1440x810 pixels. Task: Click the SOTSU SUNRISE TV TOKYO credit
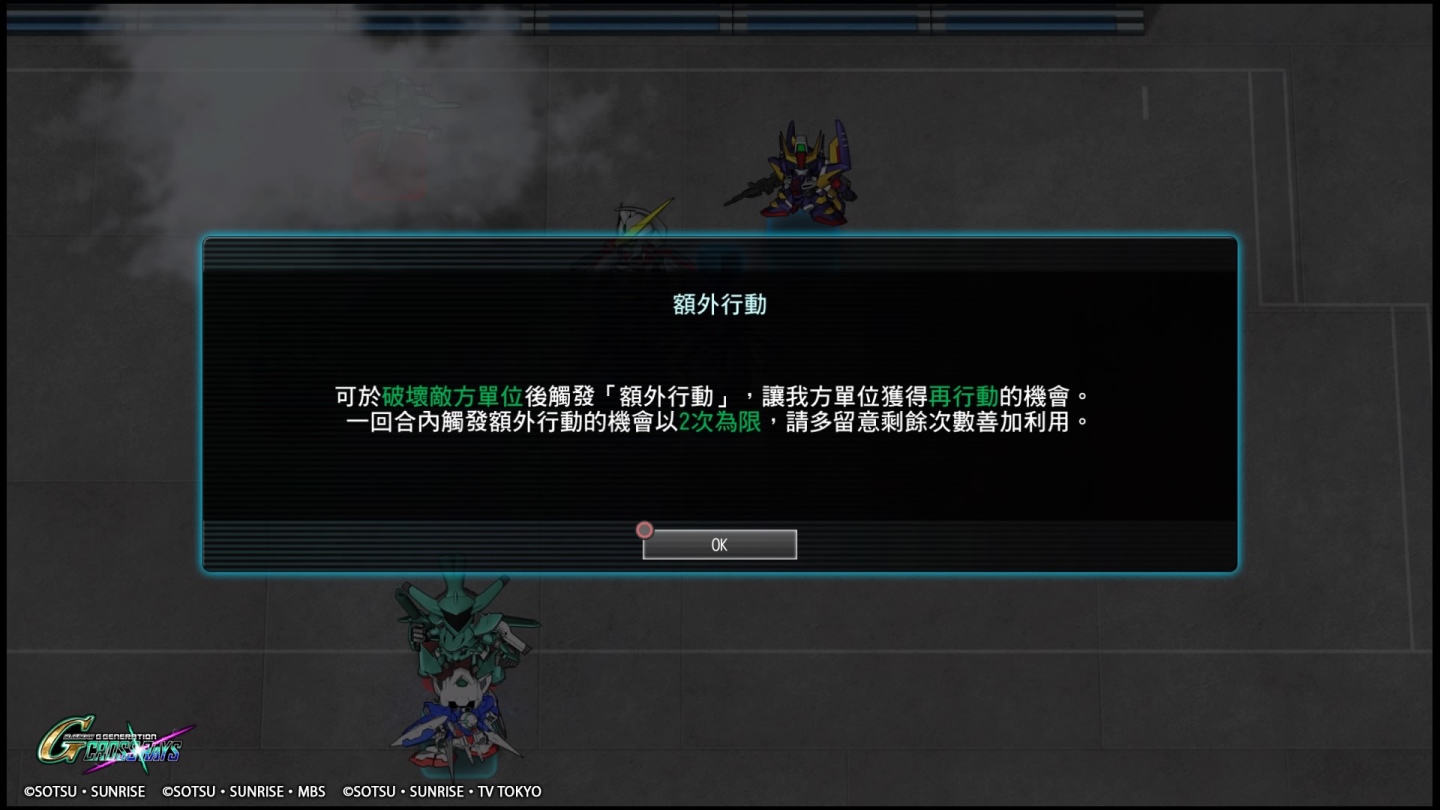pyautogui.click(x=443, y=791)
